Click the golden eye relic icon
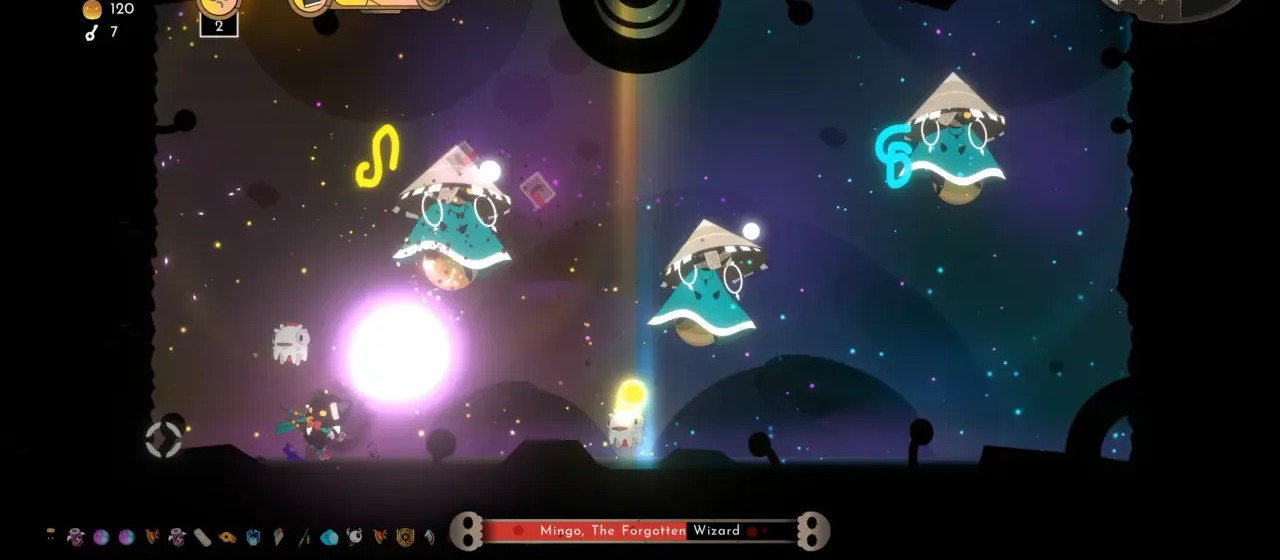Screen dimensions: 1280x560 tap(227, 537)
